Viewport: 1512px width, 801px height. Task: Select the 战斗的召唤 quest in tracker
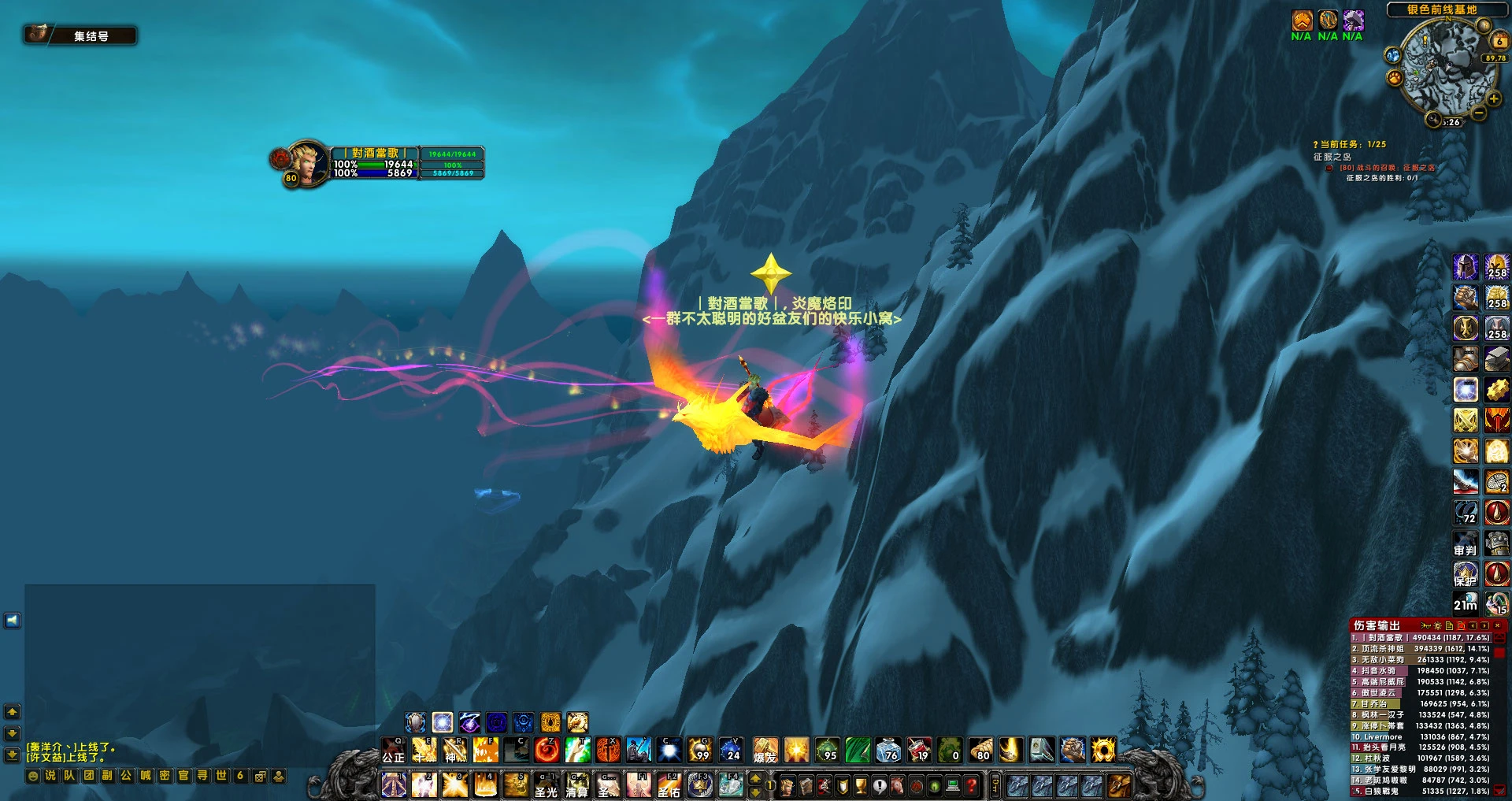pyautogui.click(x=1386, y=168)
